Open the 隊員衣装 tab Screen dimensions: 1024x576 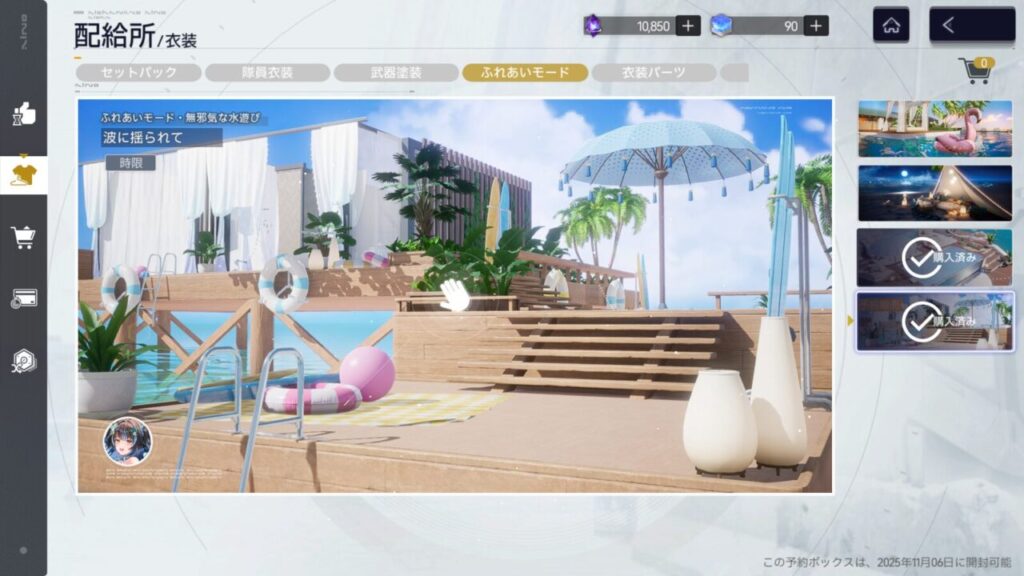(x=267, y=72)
